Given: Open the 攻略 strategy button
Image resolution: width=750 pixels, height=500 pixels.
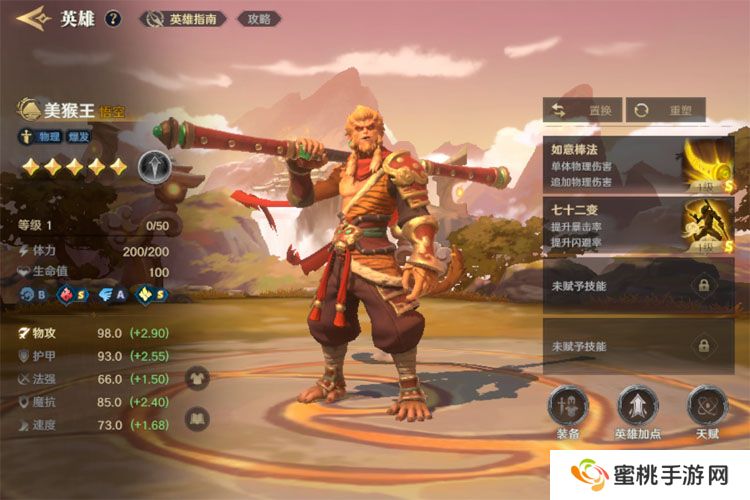Looking at the screenshot, I should [258, 19].
